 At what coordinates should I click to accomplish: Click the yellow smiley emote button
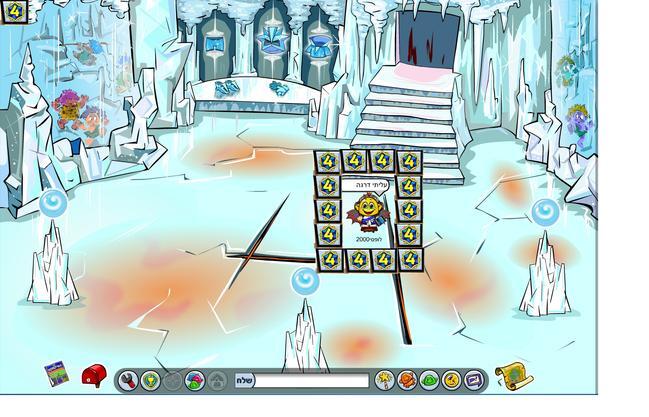click(451, 381)
